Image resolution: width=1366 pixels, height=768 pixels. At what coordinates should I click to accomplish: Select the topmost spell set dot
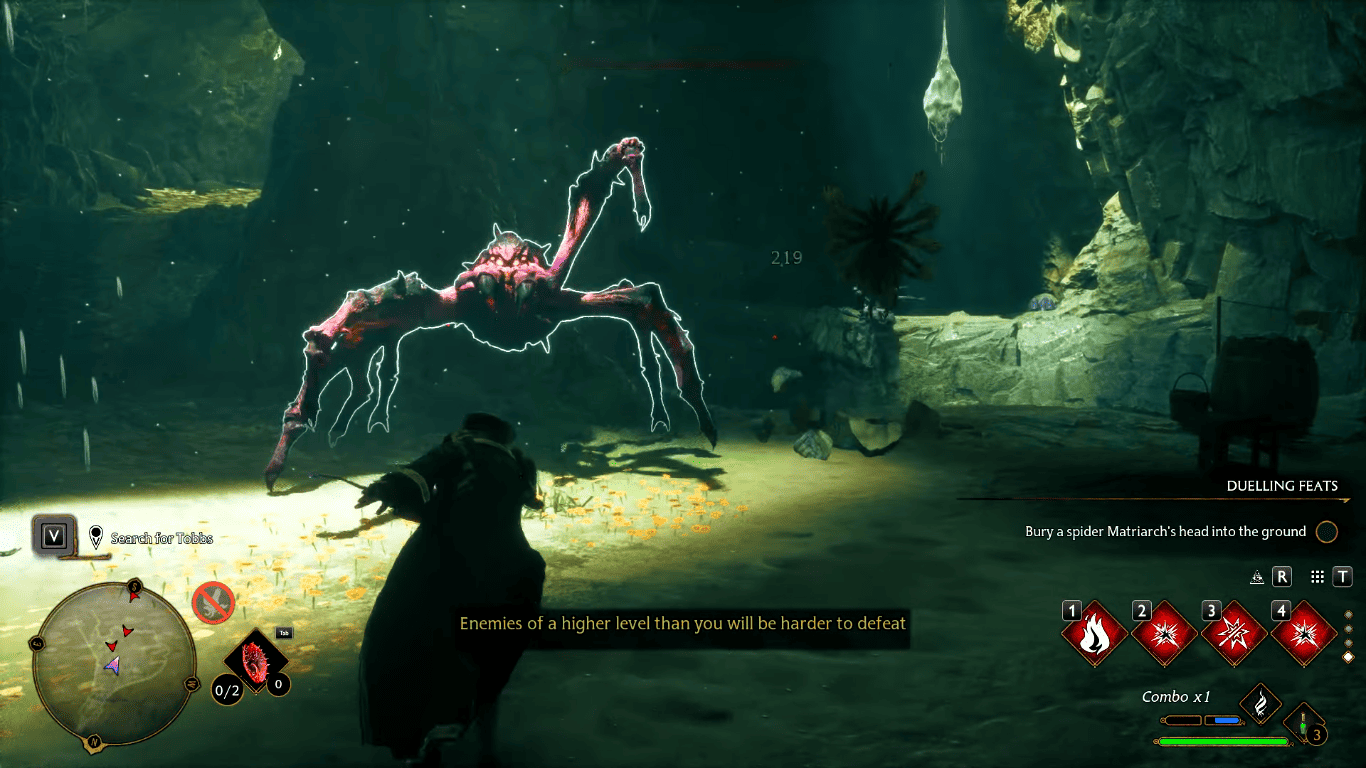(1347, 615)
